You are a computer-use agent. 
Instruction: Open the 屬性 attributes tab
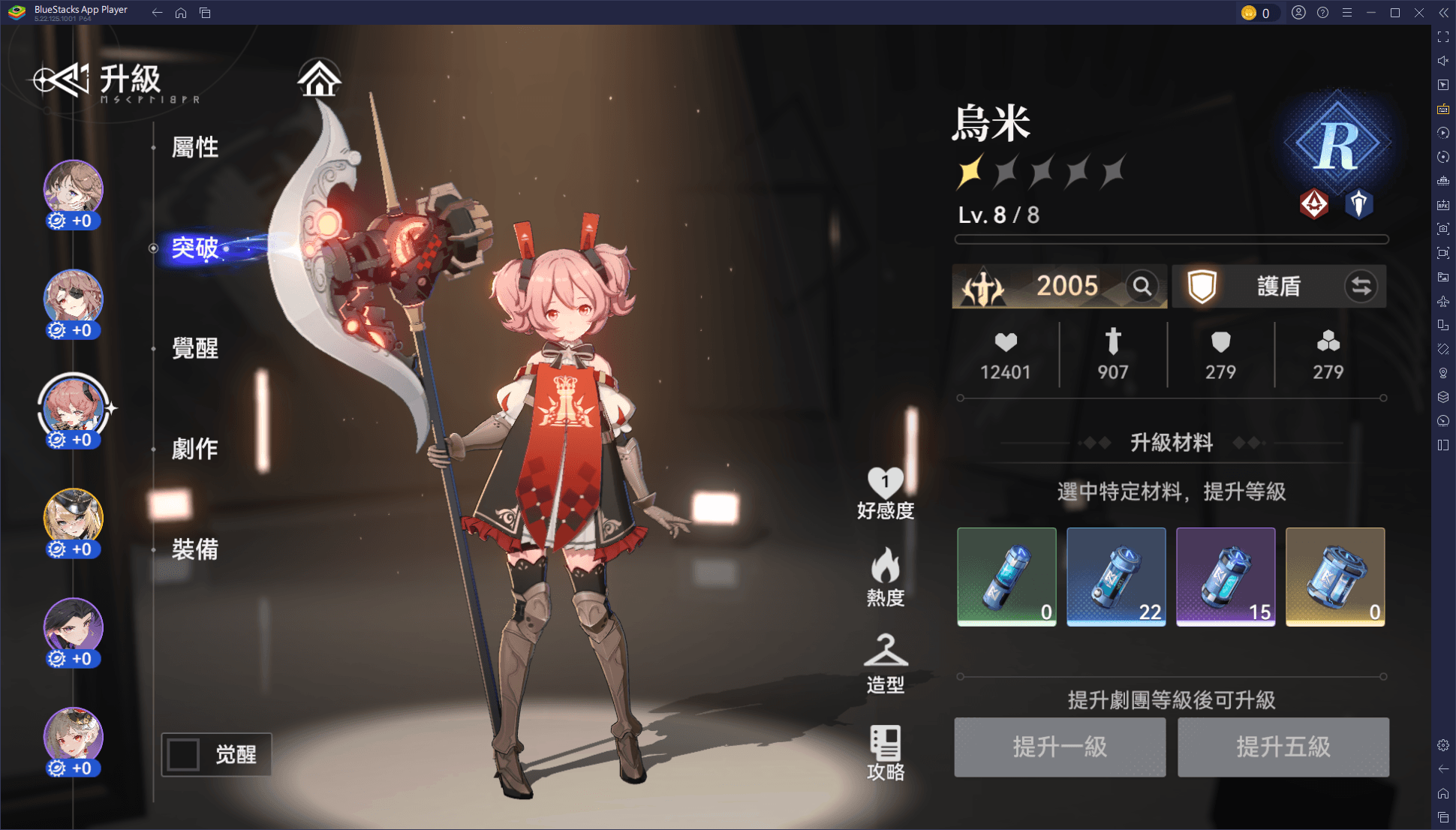tap(194, 147)
